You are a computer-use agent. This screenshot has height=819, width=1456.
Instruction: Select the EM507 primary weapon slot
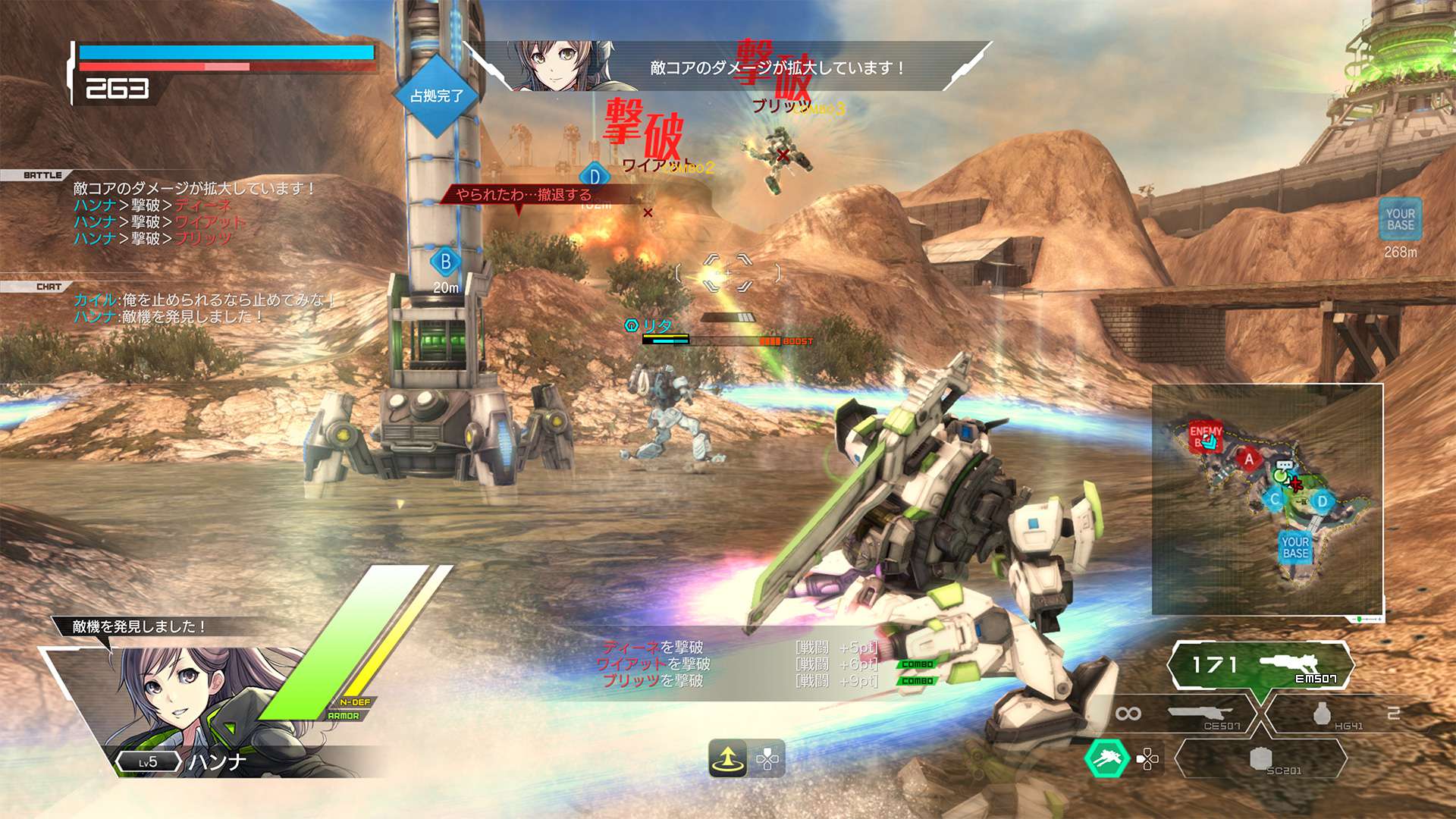pyautogui.click(x=1260, y=667)
